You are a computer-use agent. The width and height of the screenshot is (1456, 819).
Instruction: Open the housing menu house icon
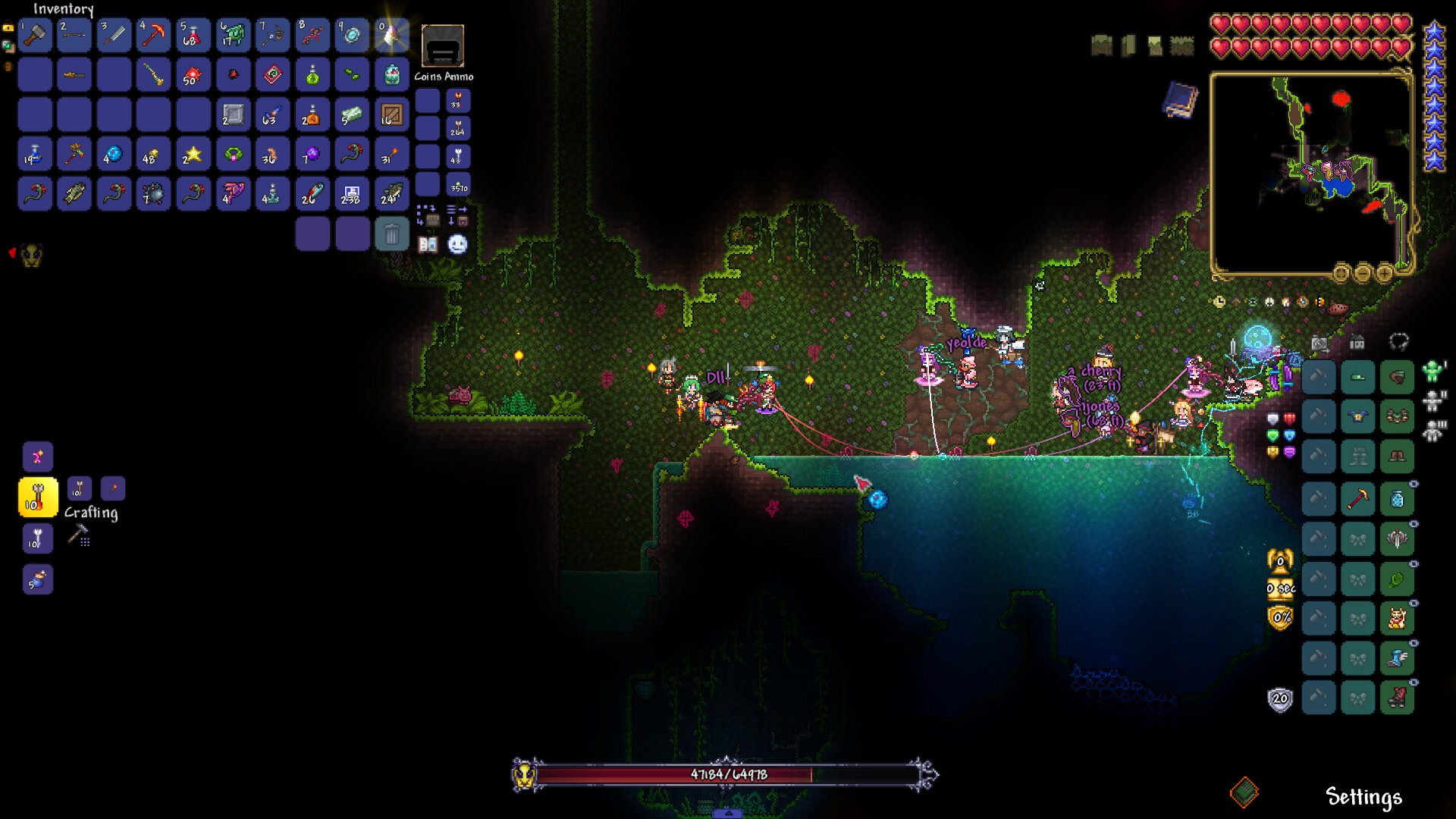pos(1357,343)
